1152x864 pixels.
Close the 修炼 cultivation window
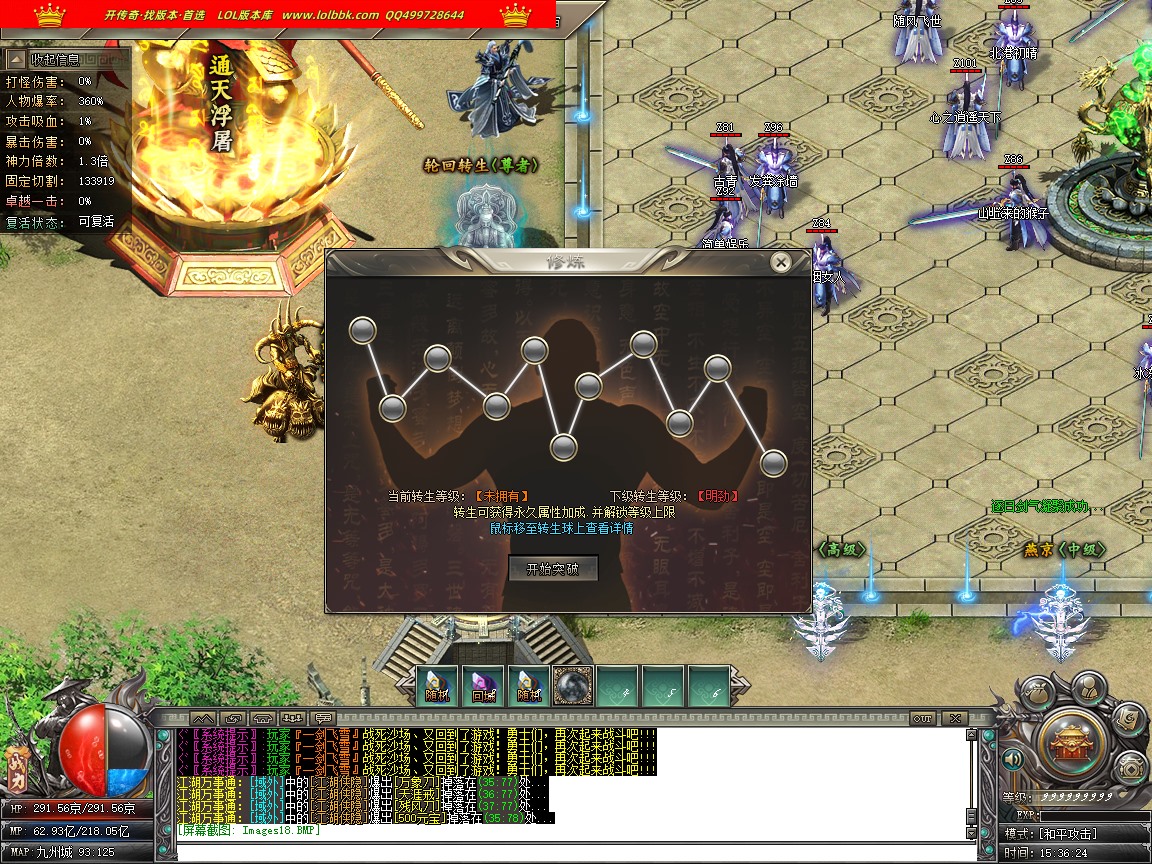point(781,262)
